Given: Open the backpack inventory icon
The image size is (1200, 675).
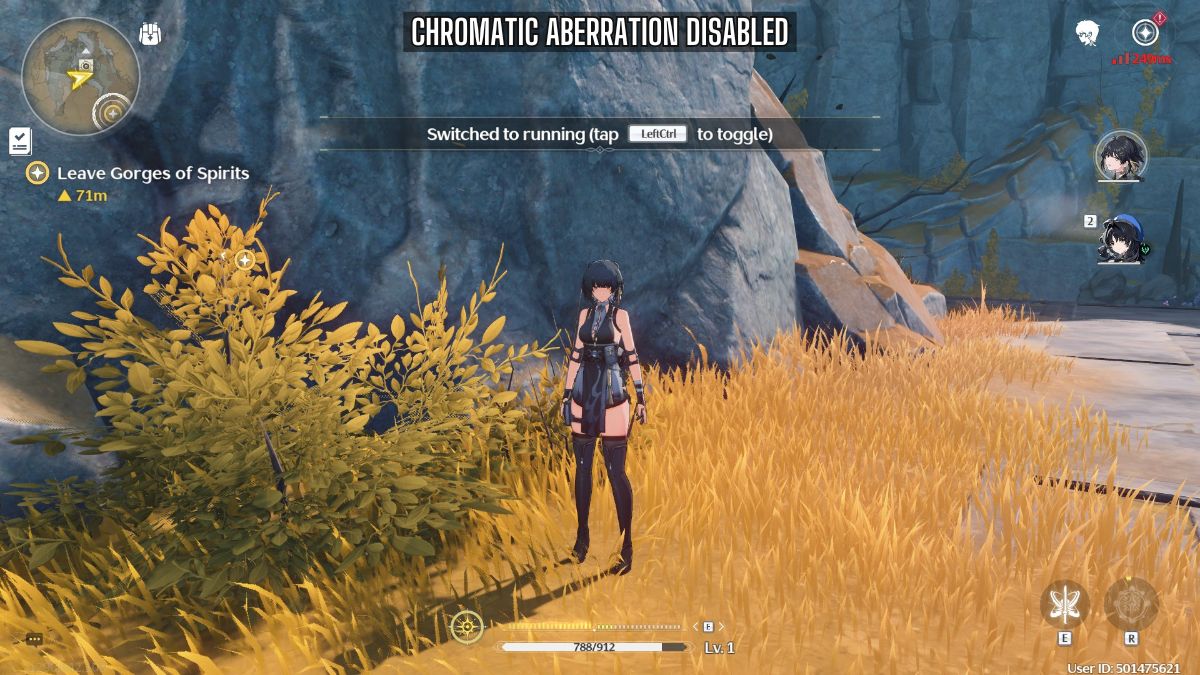Looking at the screenshot, I should point(150,34).
